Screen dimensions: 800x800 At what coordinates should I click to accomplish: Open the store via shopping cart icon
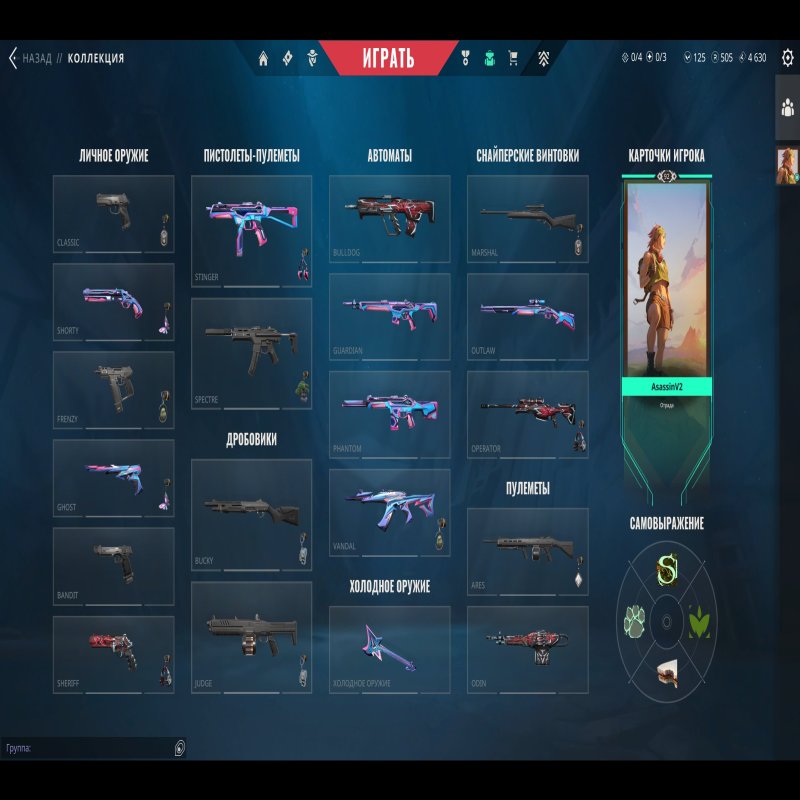point(513,58)
